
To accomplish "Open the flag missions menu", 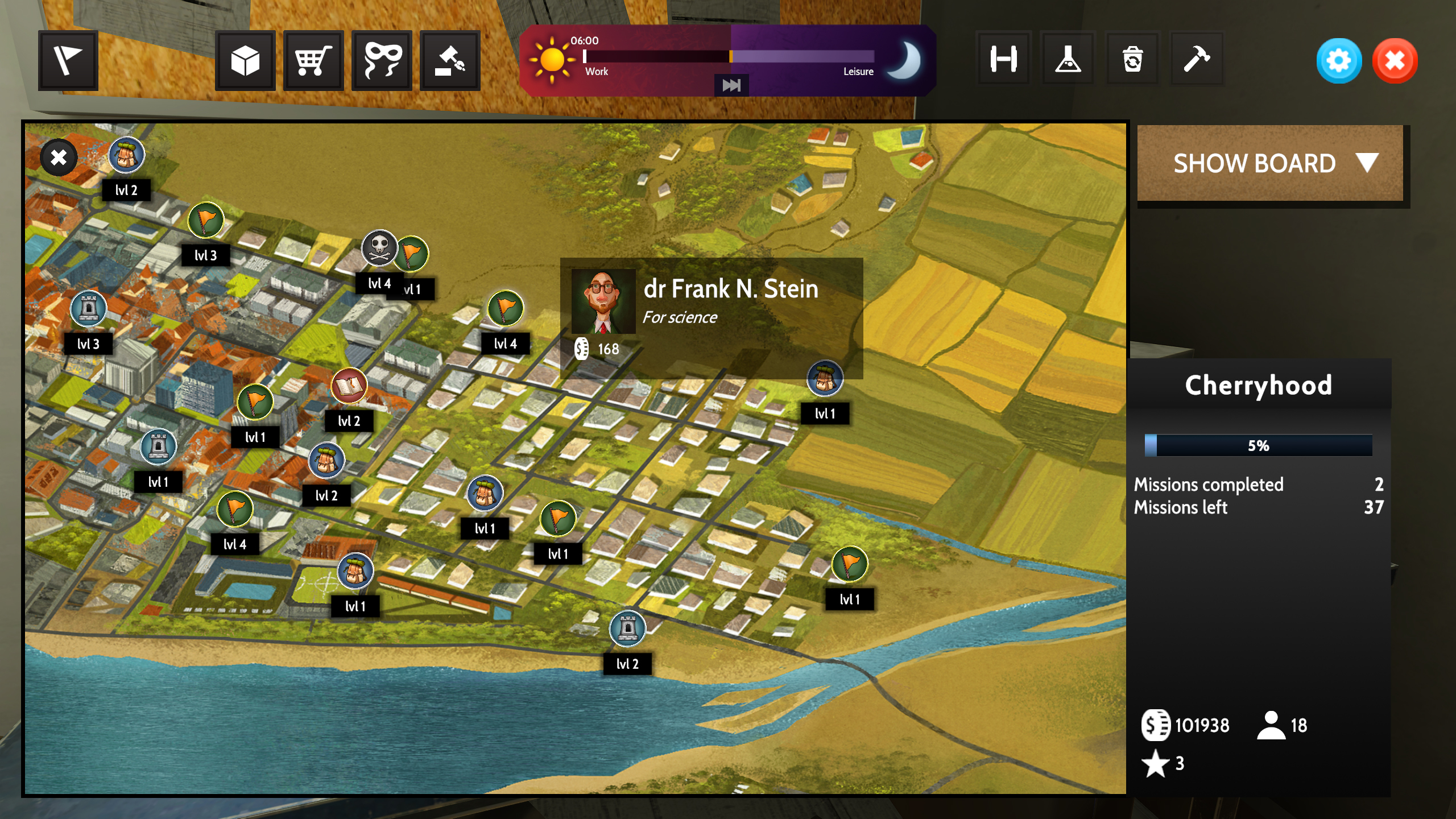I will click(x=68, y=60).
